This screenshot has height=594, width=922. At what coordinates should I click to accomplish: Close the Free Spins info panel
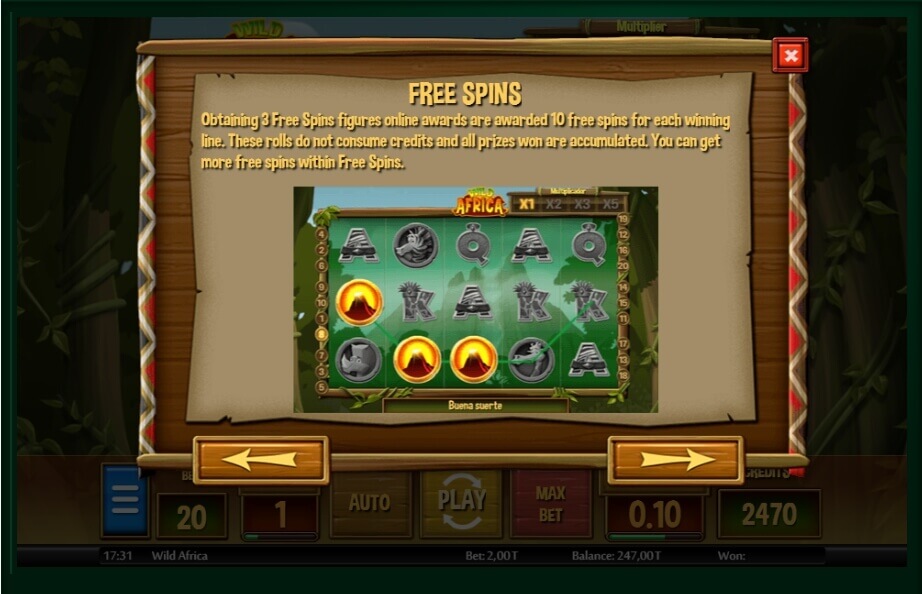(790, 56)
